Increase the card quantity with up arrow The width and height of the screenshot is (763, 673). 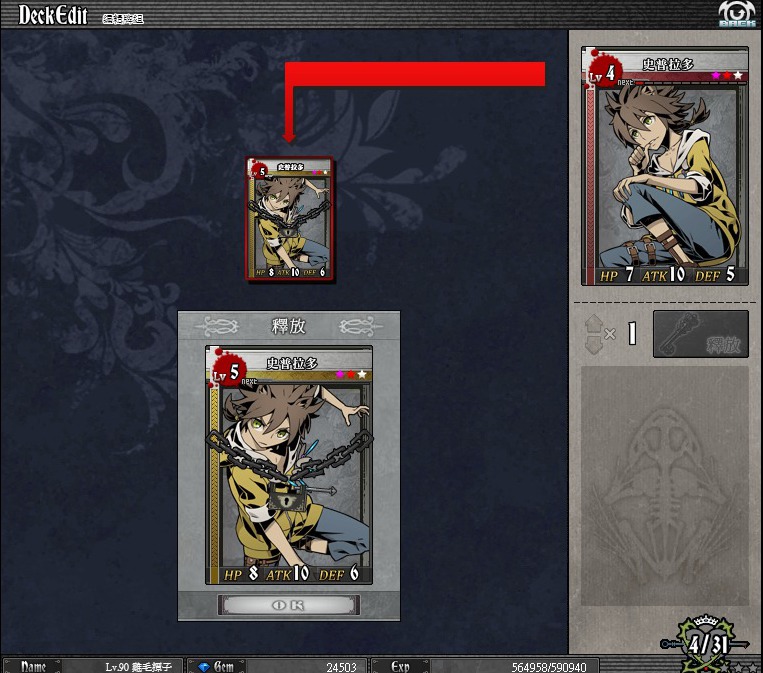coord(592,323)
